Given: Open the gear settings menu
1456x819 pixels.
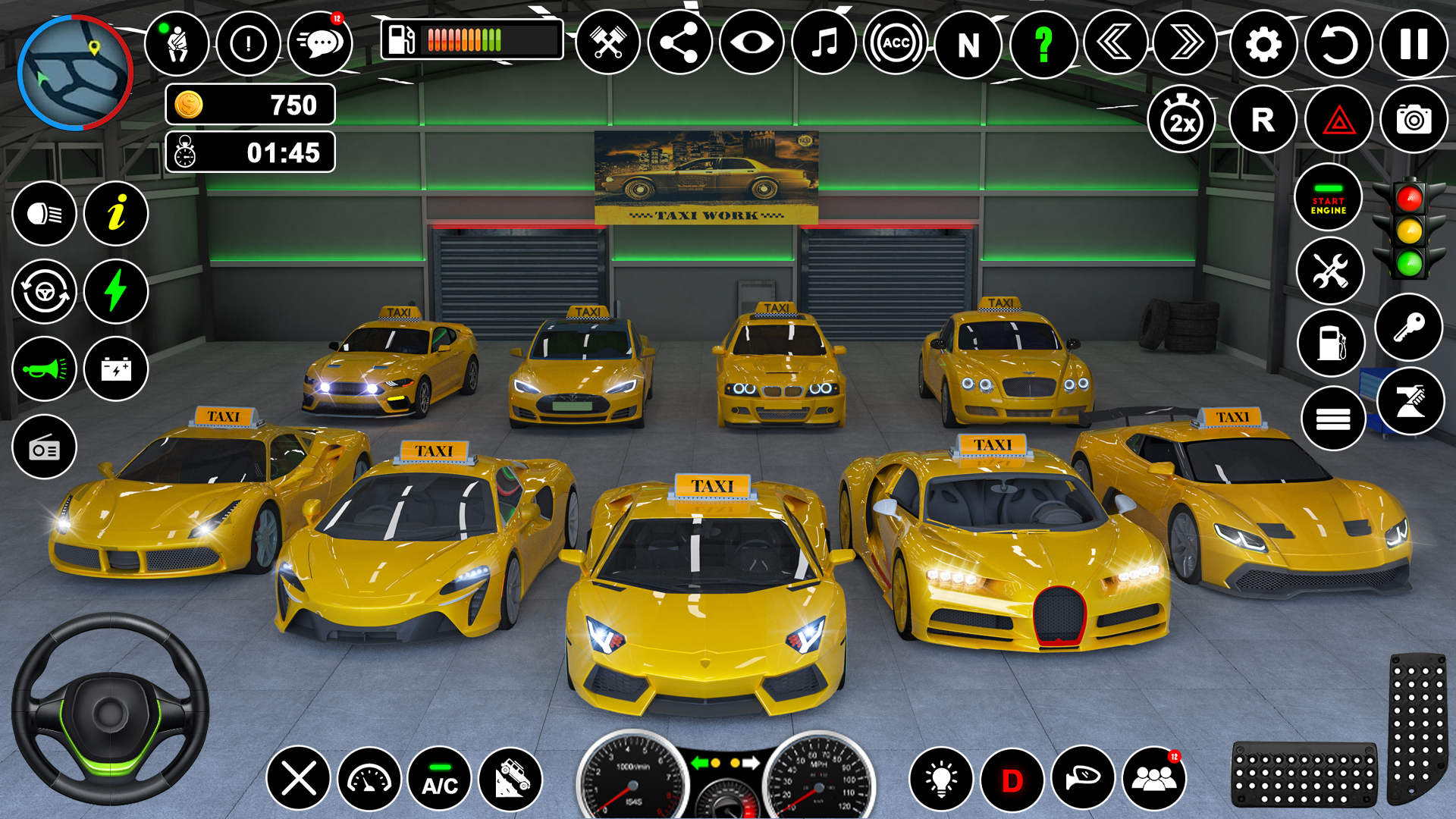Looking at the screenshot, I should [1263, 44].
